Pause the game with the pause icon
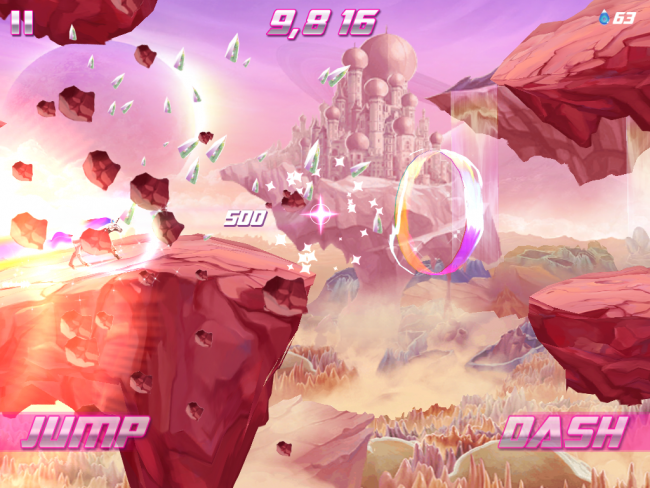The height and width of the screenshot is (488, 650). pos(21,22)
